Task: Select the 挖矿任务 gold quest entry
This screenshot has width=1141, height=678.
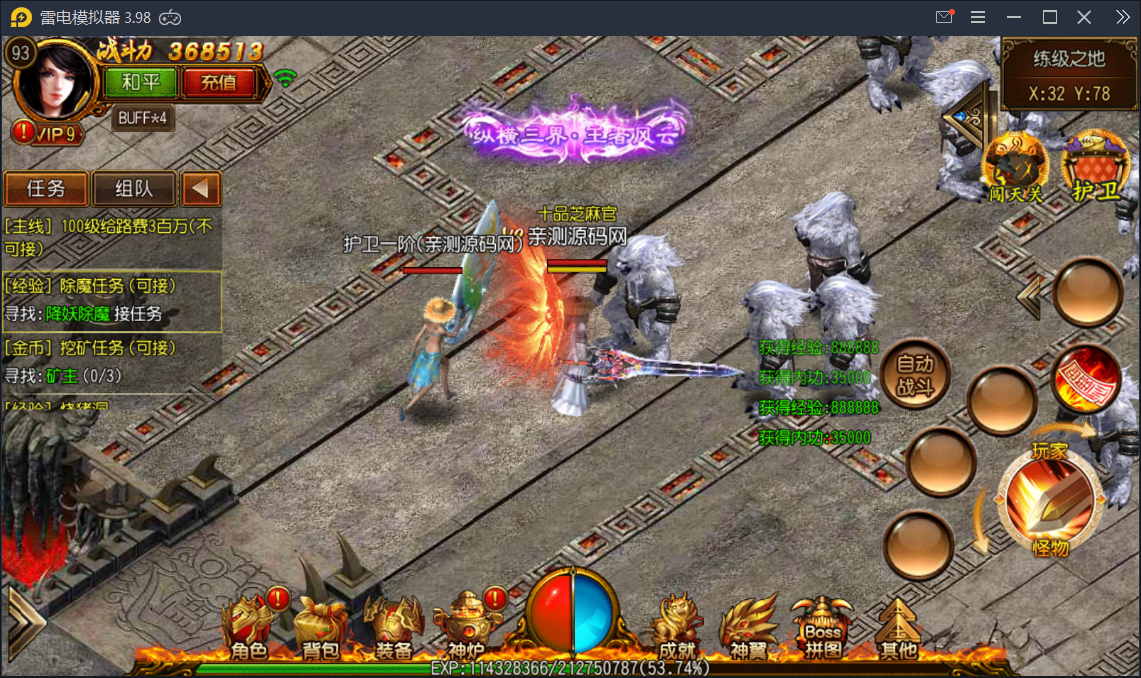Action: click(112, 361)
